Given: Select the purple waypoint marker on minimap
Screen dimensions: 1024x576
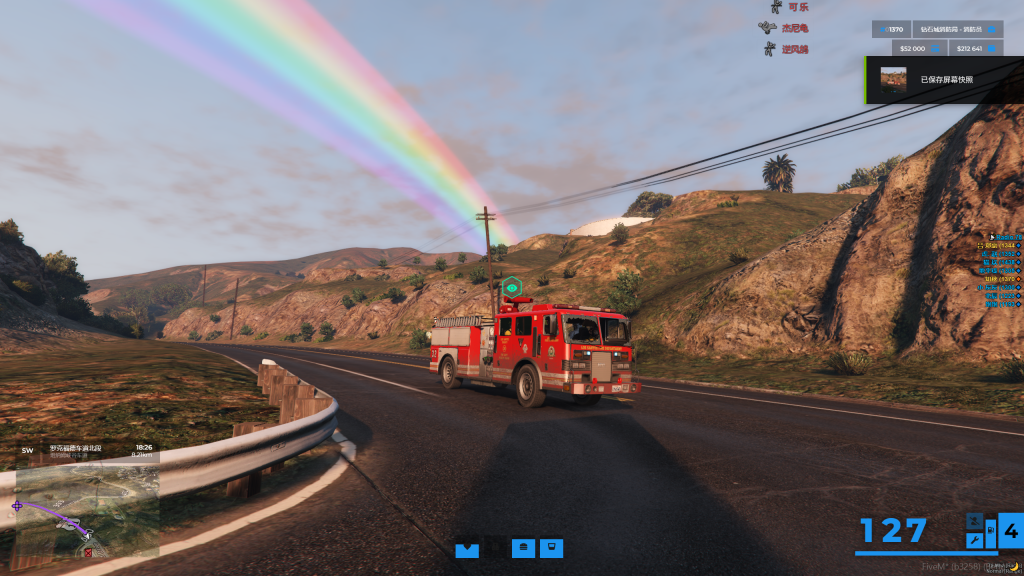Looking at the screenshot, I should 17,507.
